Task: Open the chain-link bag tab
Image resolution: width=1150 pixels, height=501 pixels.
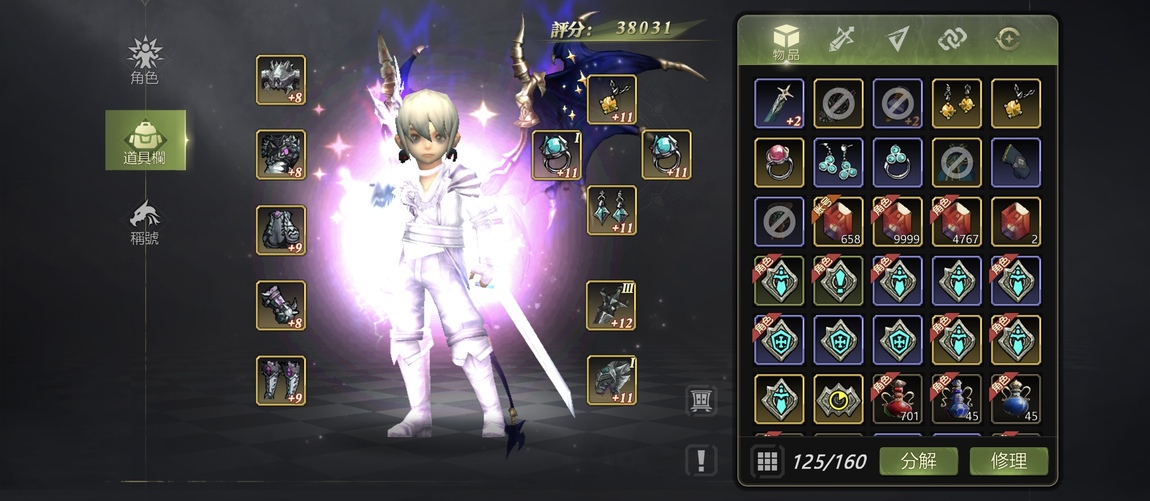Action: [952, 40]
